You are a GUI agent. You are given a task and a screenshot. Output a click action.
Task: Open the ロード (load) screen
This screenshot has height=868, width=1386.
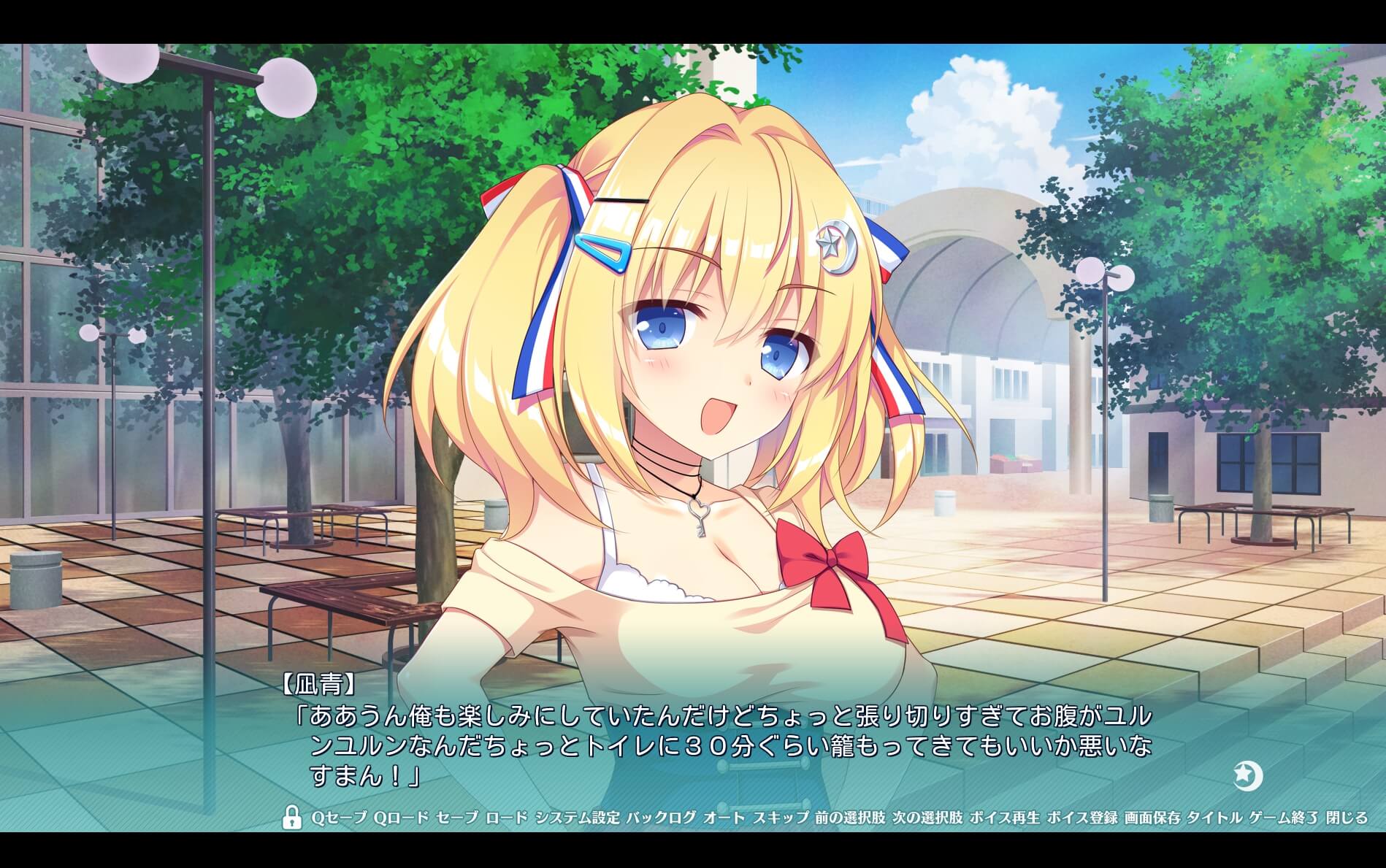[505, 818]
